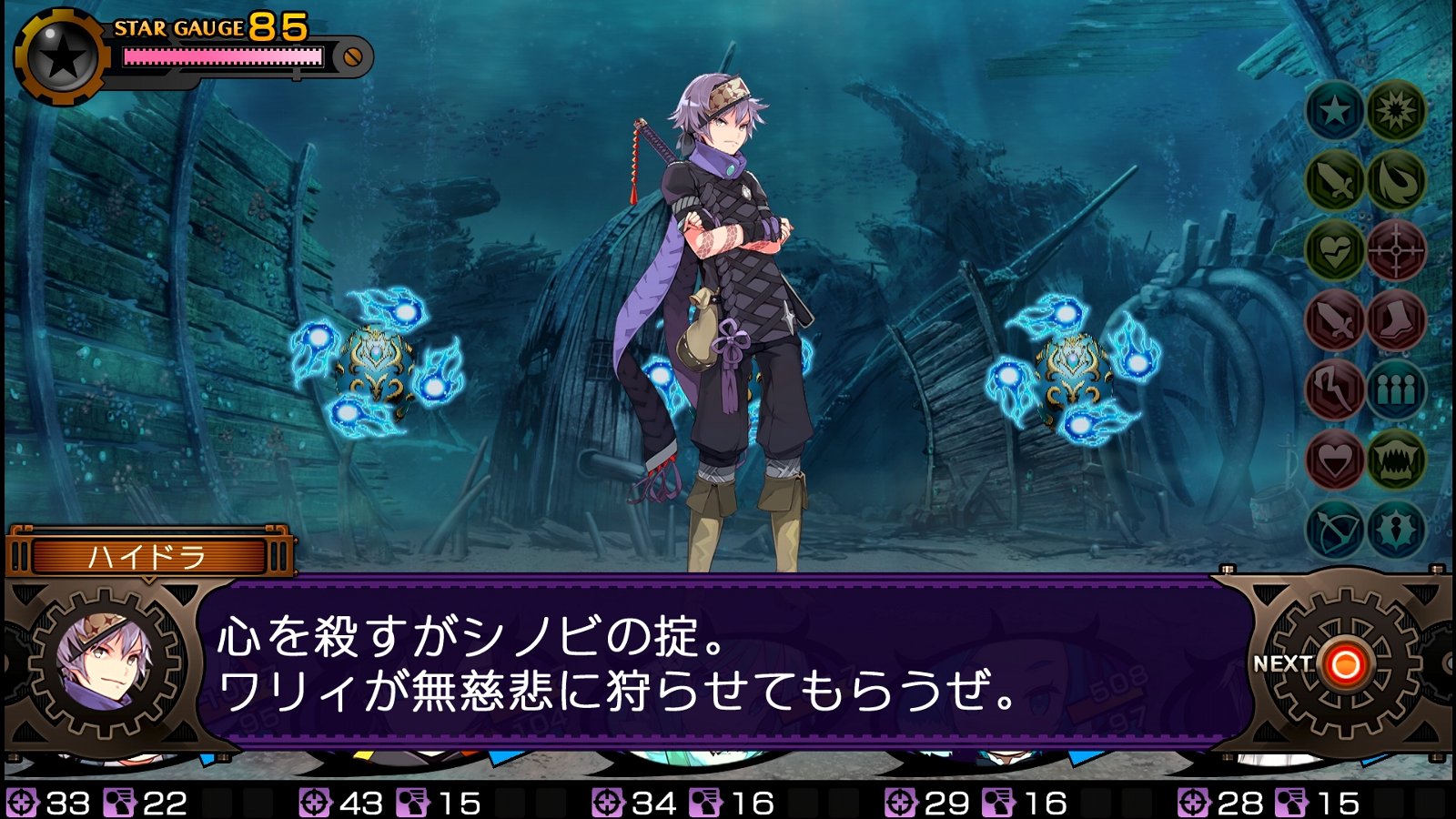Select the wing evasion status icon

pyautogui.click(x=1395, y=180)
